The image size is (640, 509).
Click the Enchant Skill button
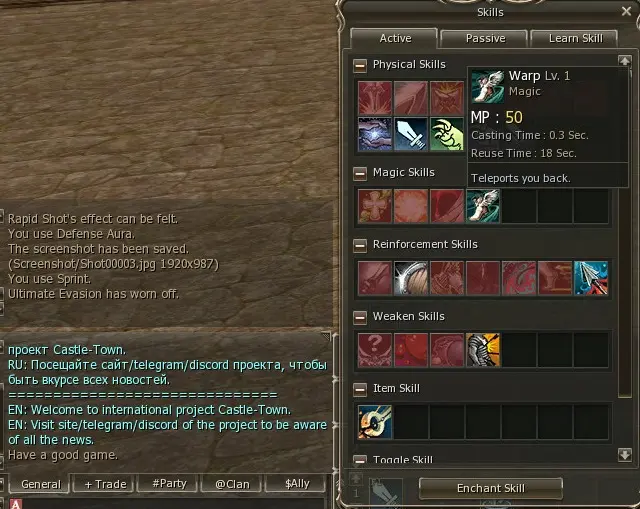coord(490,488)
